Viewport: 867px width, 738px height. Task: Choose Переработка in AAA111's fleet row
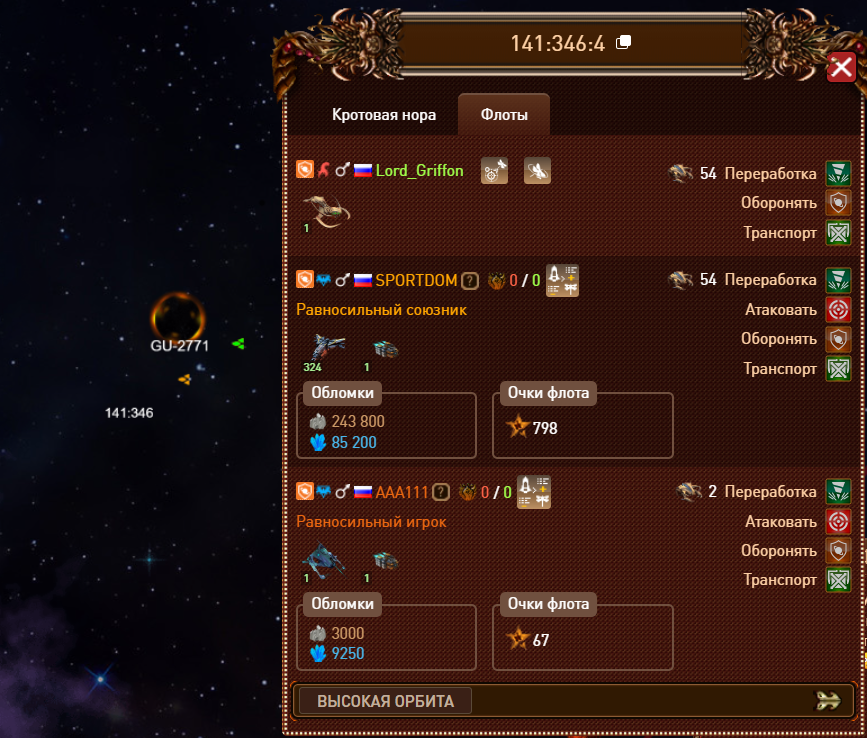pos(837,492)
